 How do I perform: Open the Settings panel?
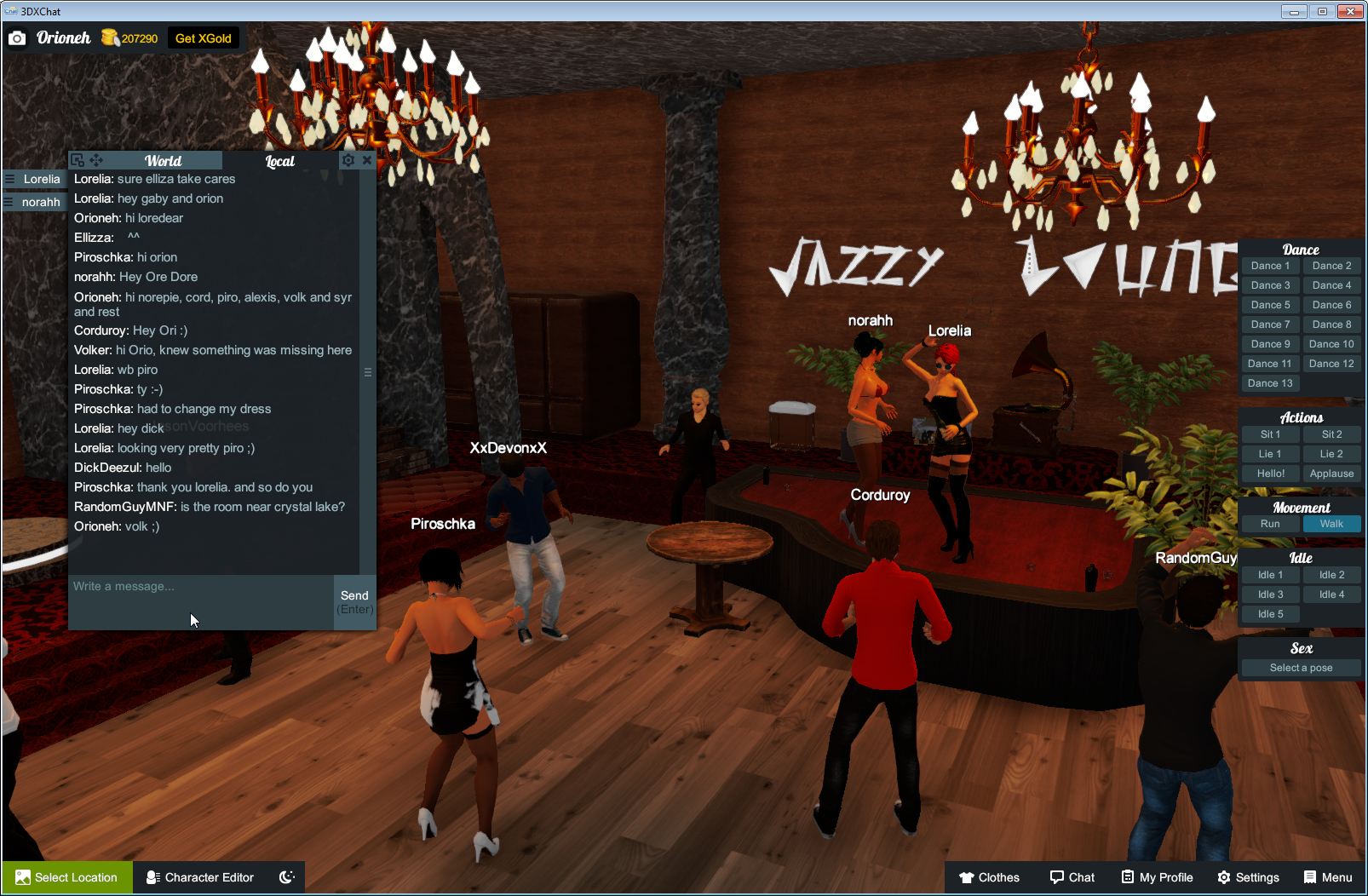click(x=1250, y=877)
